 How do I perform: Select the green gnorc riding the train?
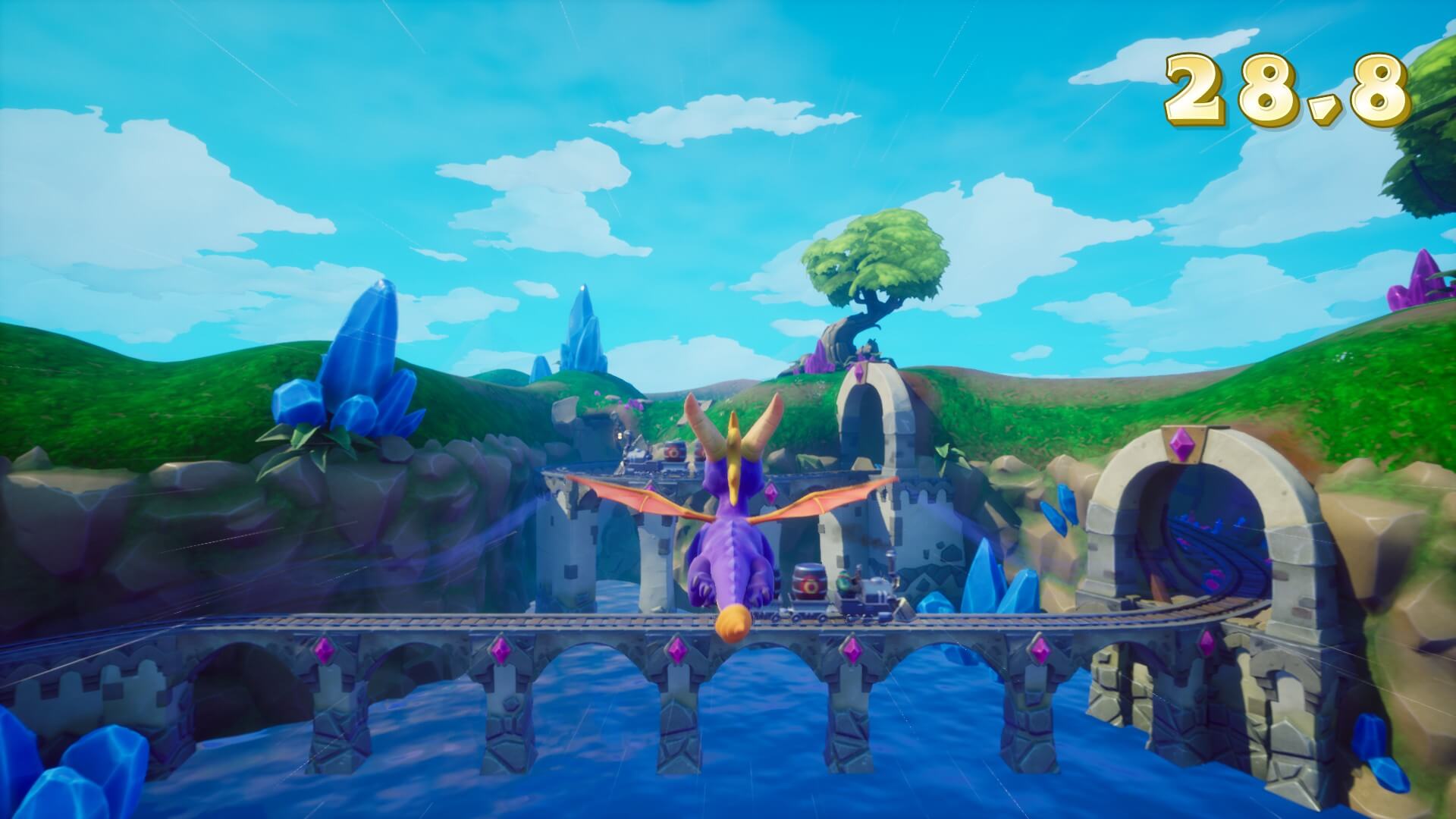click(x=844, y=582)
